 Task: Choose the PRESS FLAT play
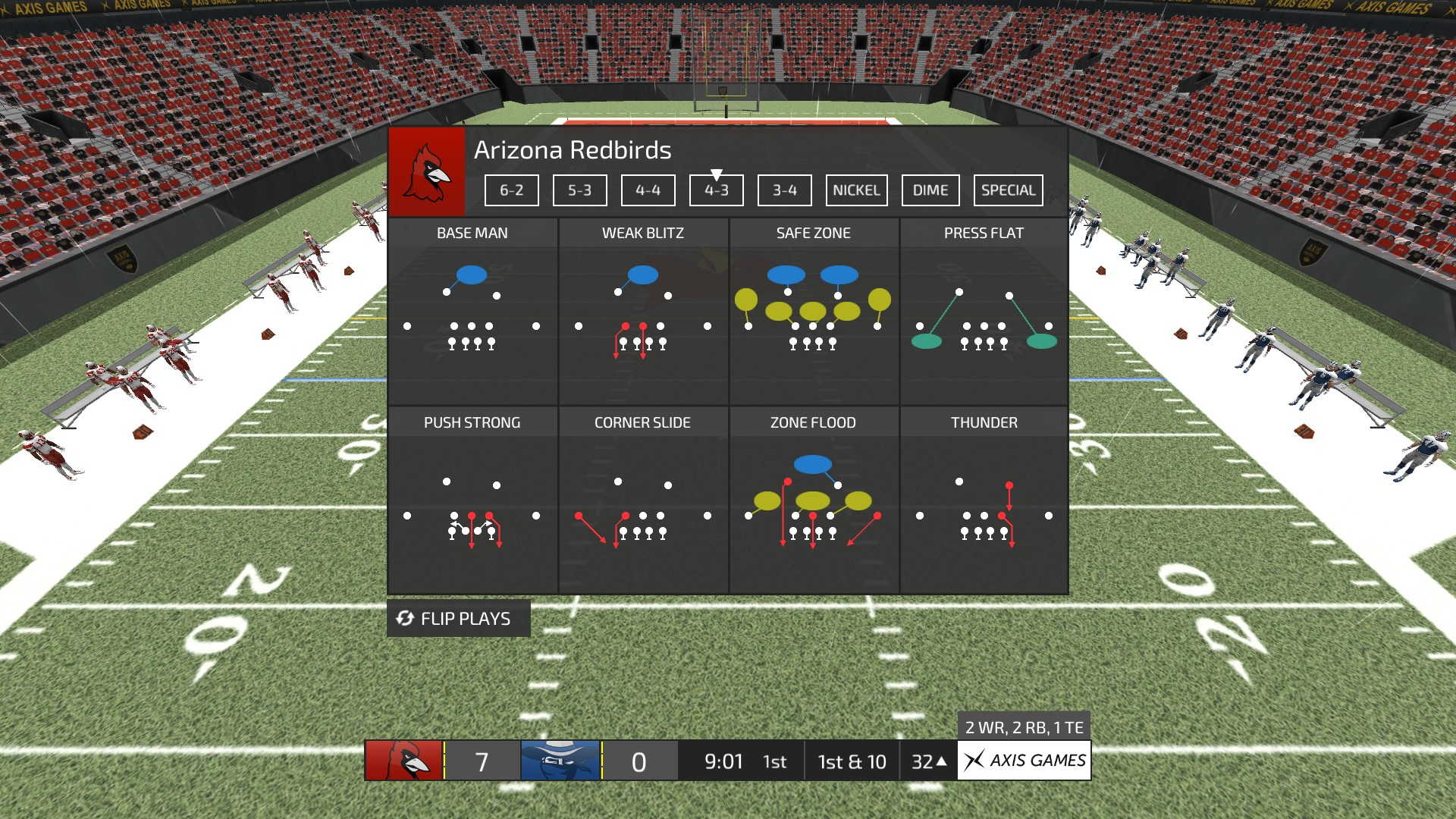point(984,311)
